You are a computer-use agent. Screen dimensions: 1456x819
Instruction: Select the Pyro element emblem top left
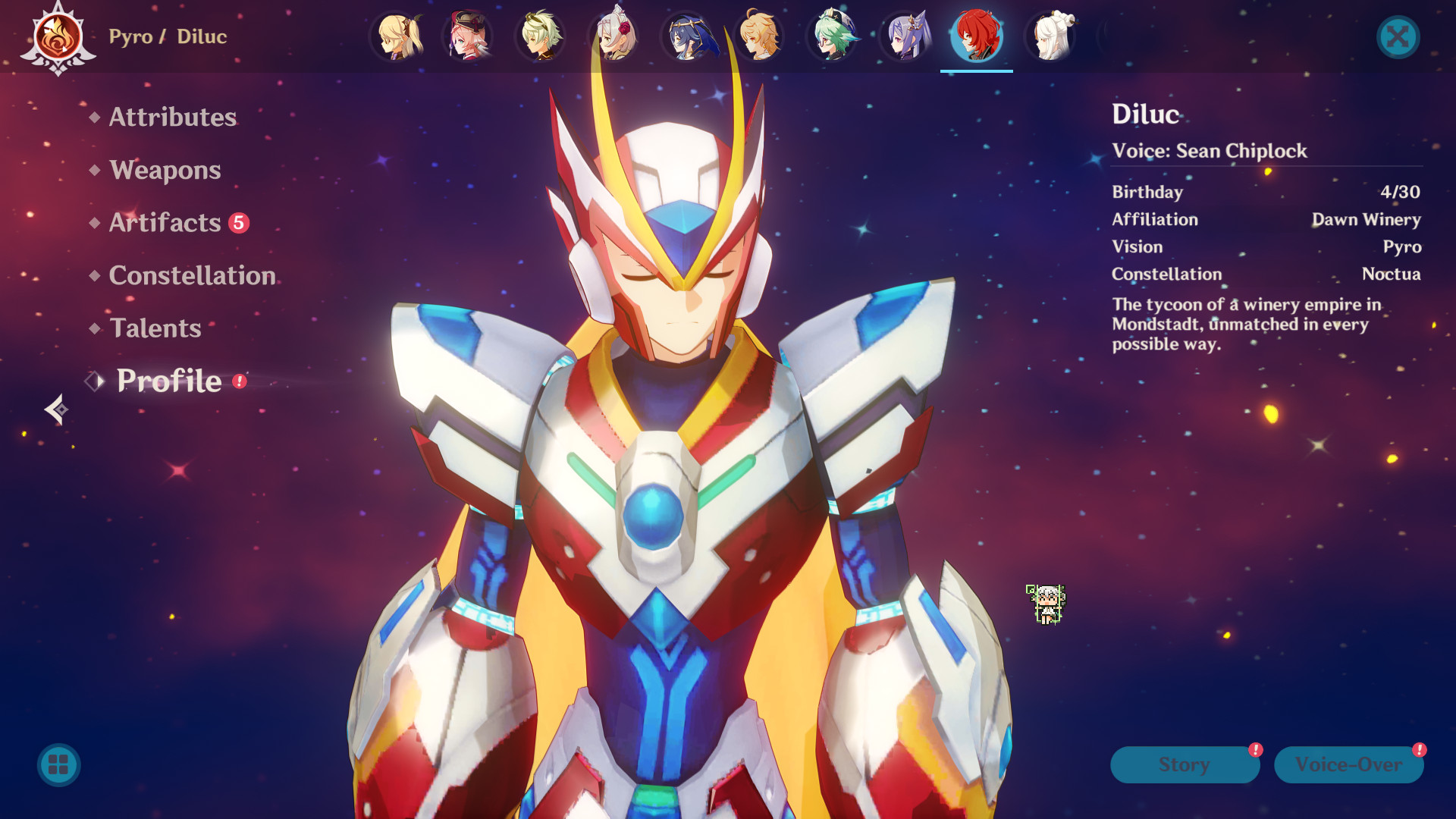coord(58,36)
